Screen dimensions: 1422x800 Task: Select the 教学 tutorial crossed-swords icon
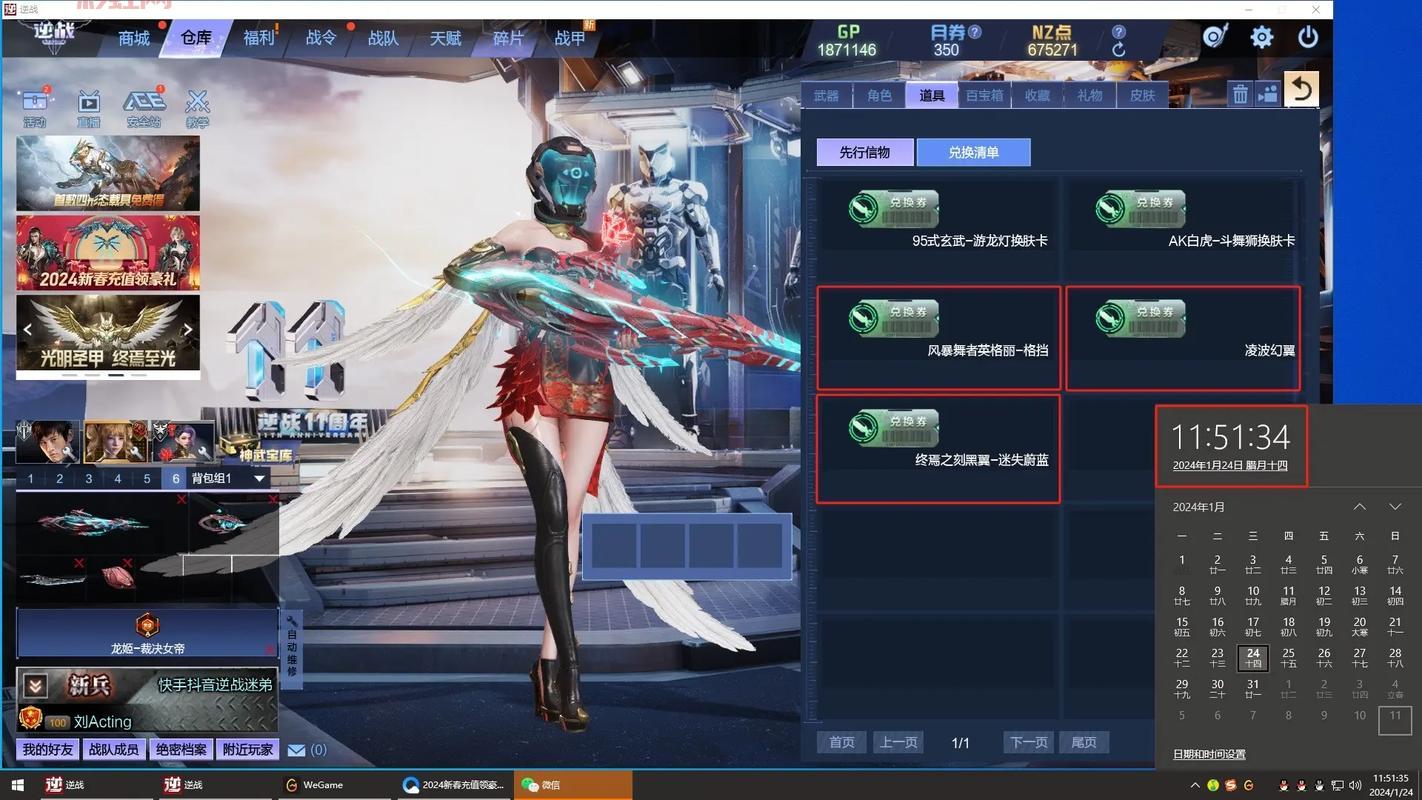(197, 100)
